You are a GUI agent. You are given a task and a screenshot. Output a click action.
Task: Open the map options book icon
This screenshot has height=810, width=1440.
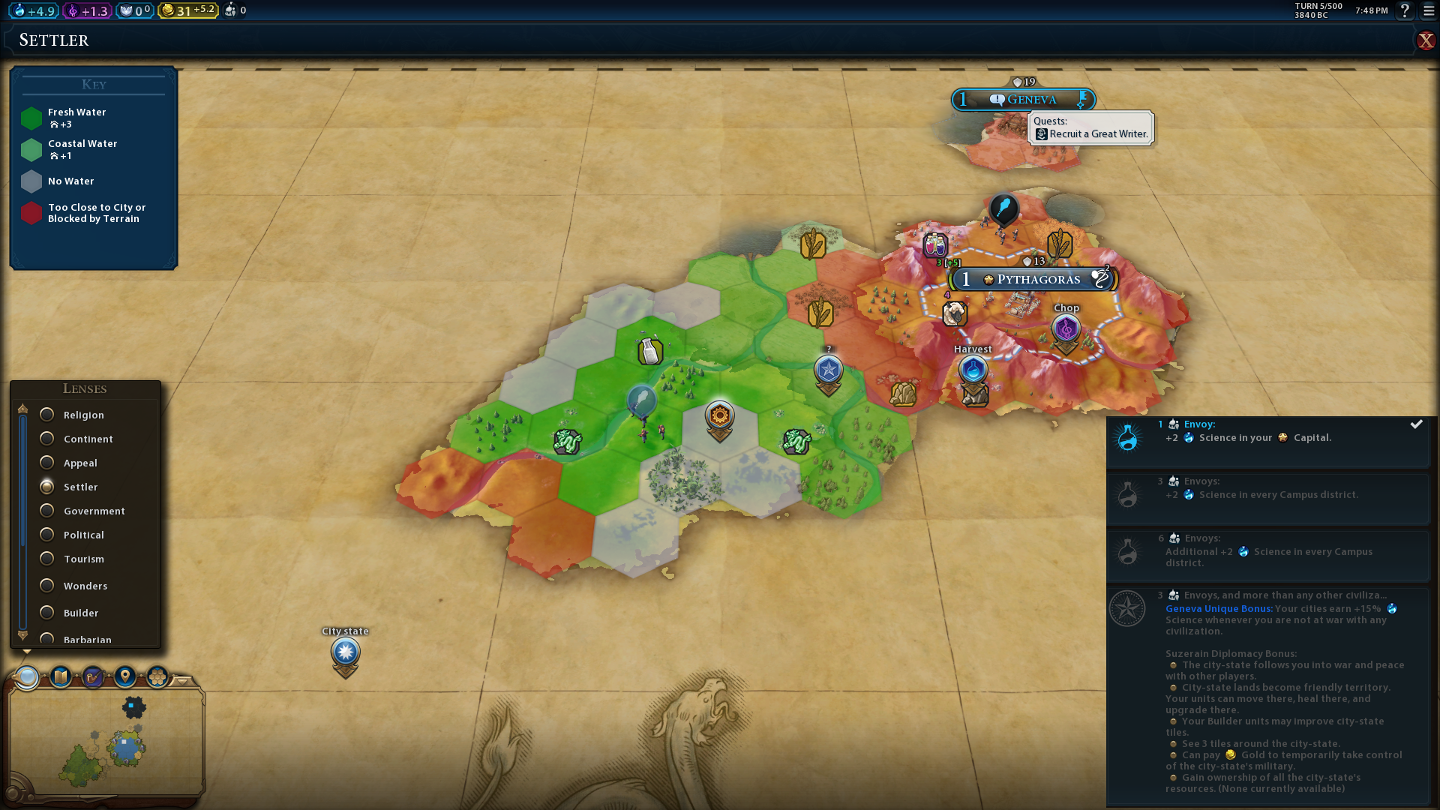[61, 677]
